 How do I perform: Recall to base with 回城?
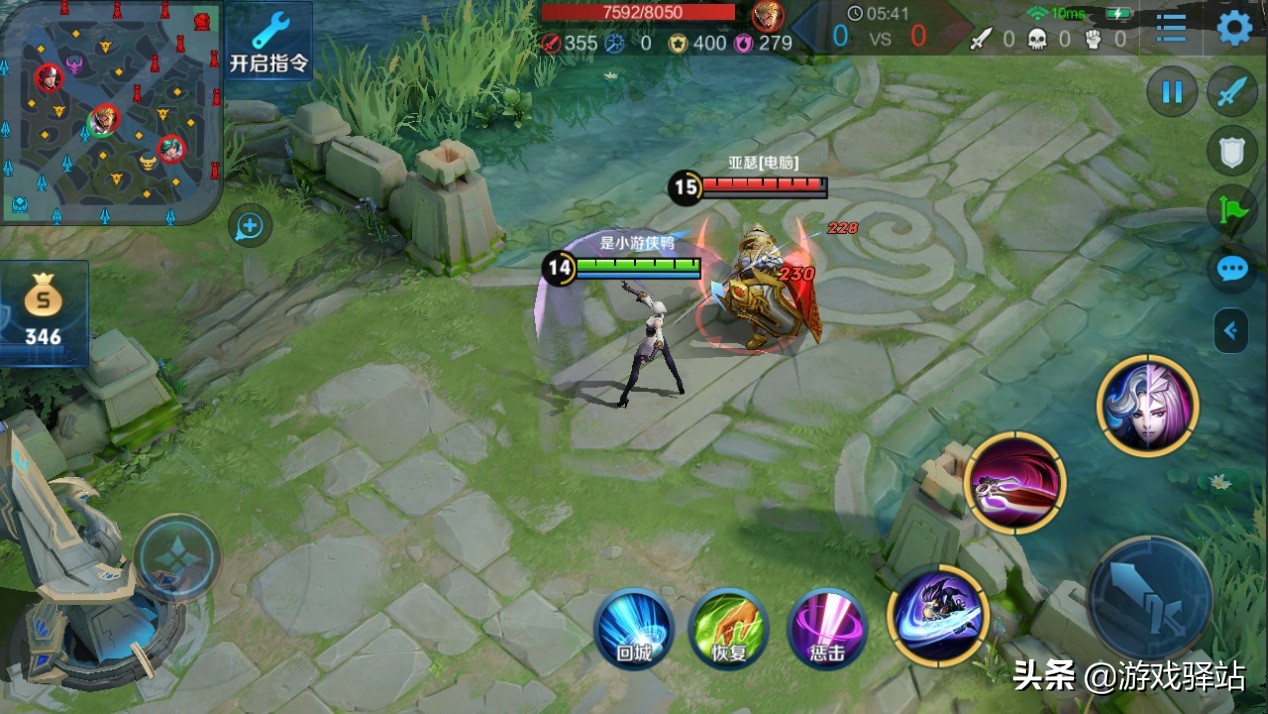pos(633,628)
